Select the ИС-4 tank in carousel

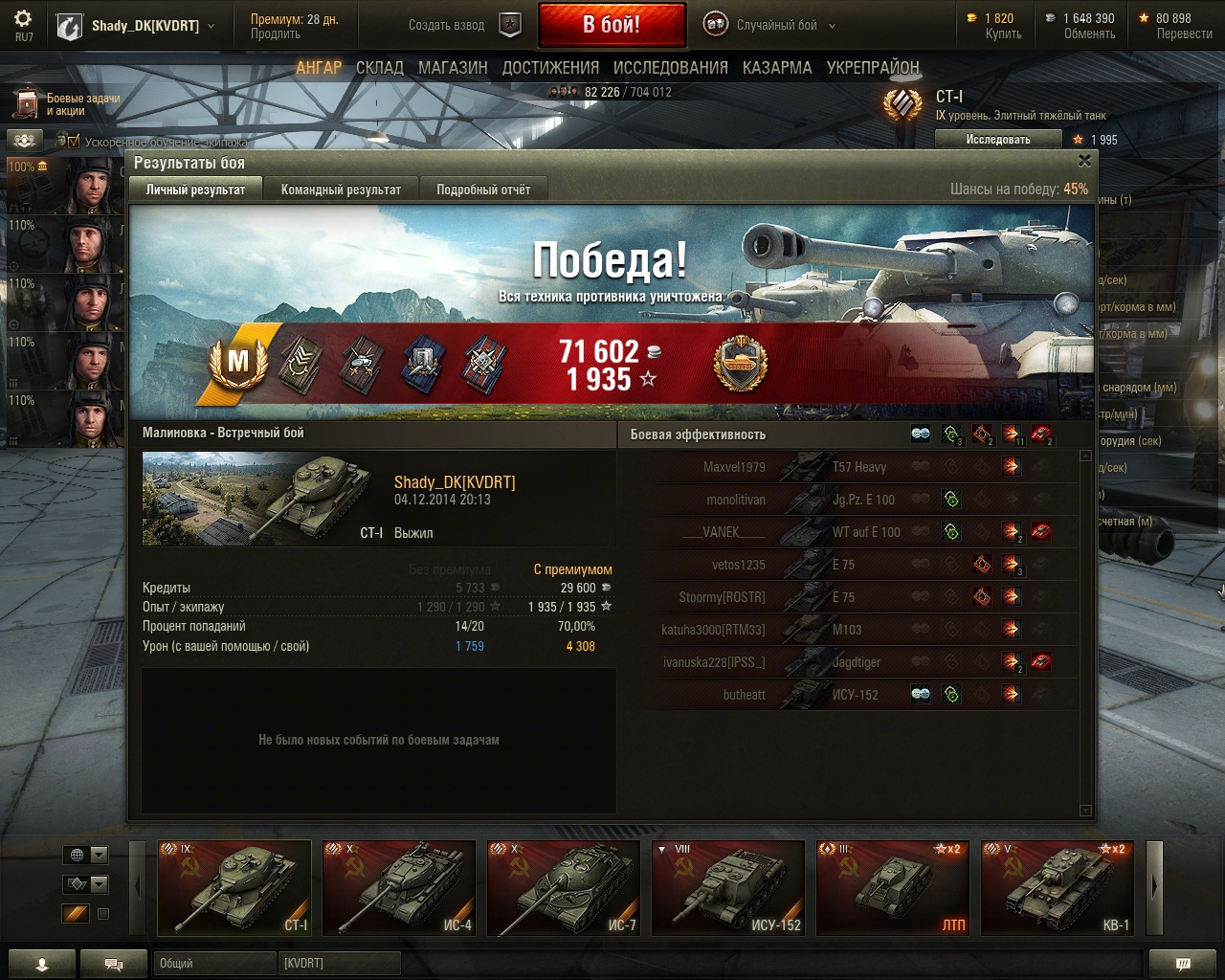399,887
